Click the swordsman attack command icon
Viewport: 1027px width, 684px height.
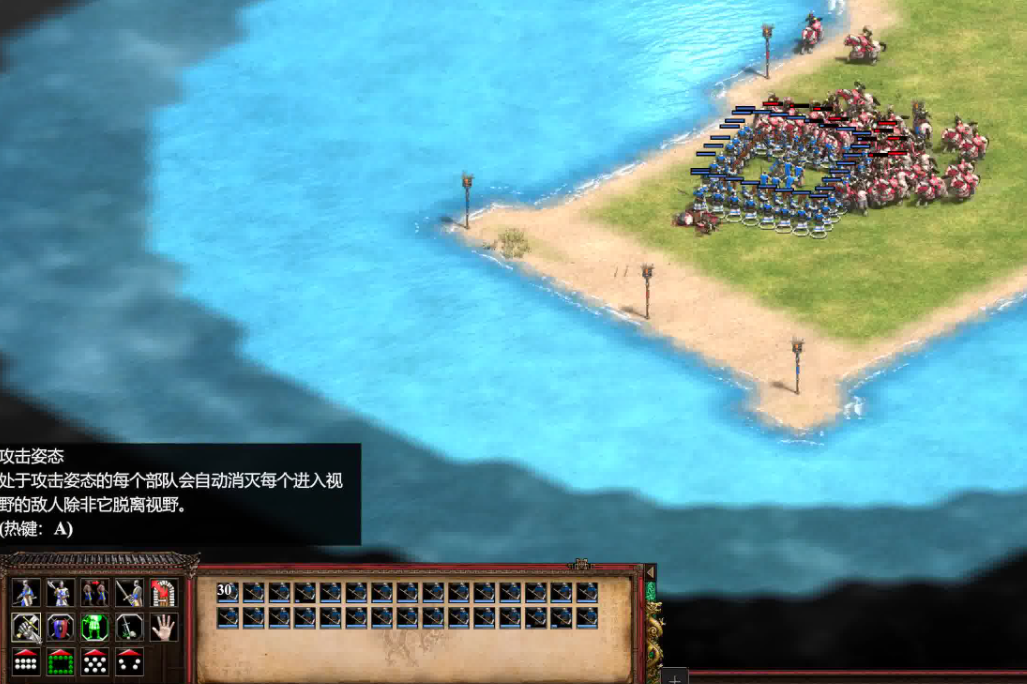click(x=129, y=593)
